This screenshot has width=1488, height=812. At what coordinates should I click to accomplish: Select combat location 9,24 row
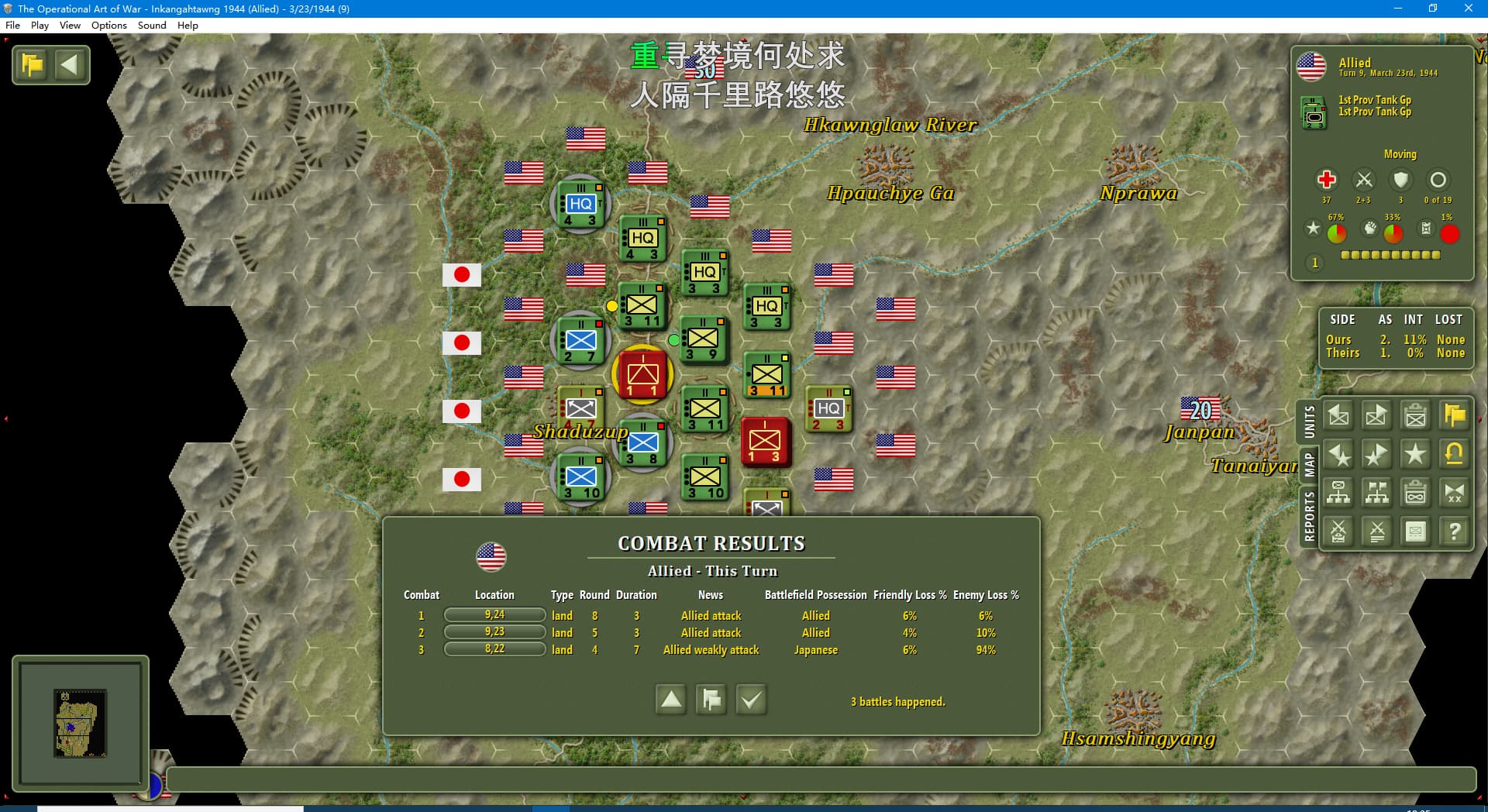coord(494,615)
